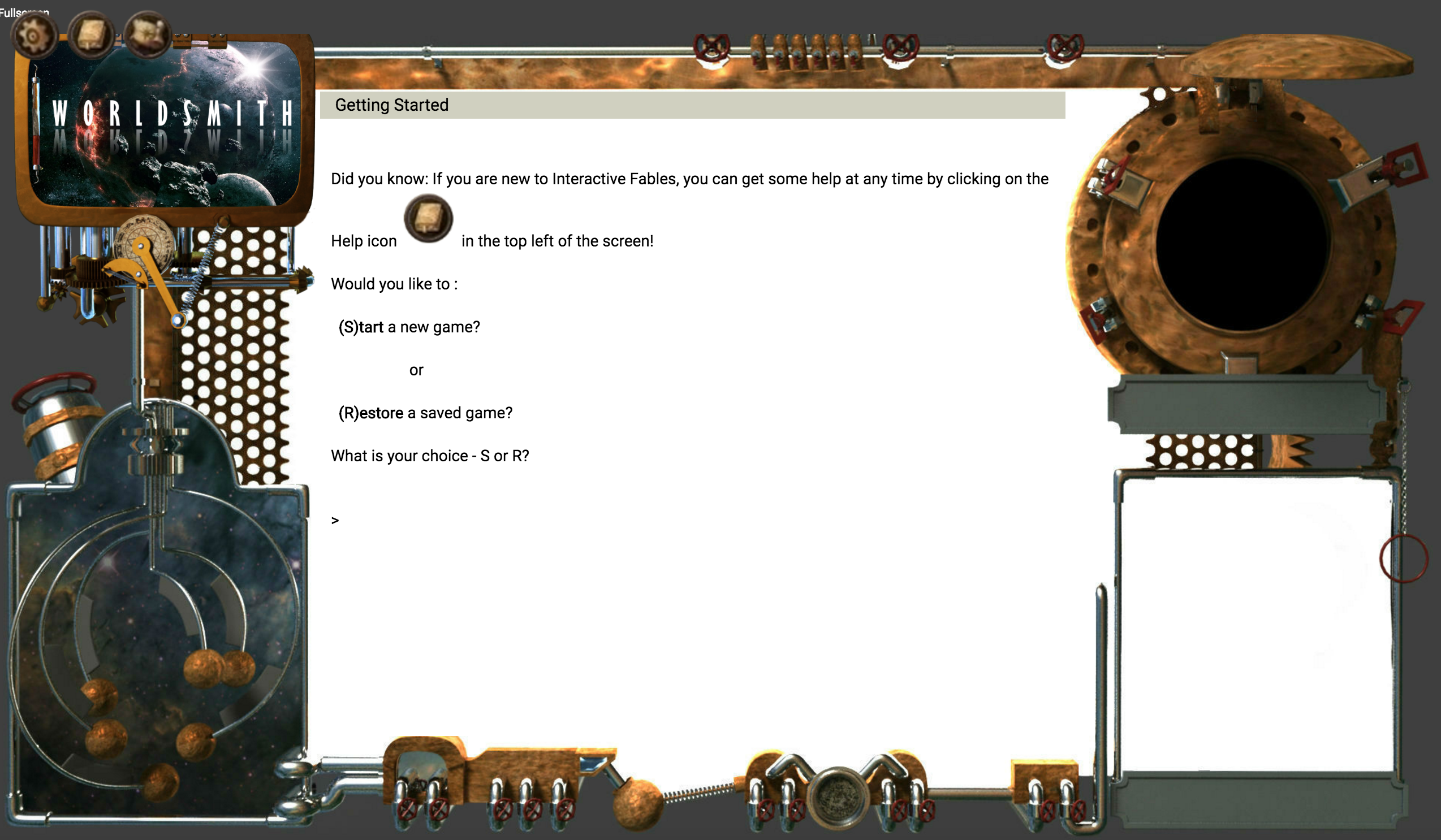Turn the red valve wheel on the top pipe

711,47
